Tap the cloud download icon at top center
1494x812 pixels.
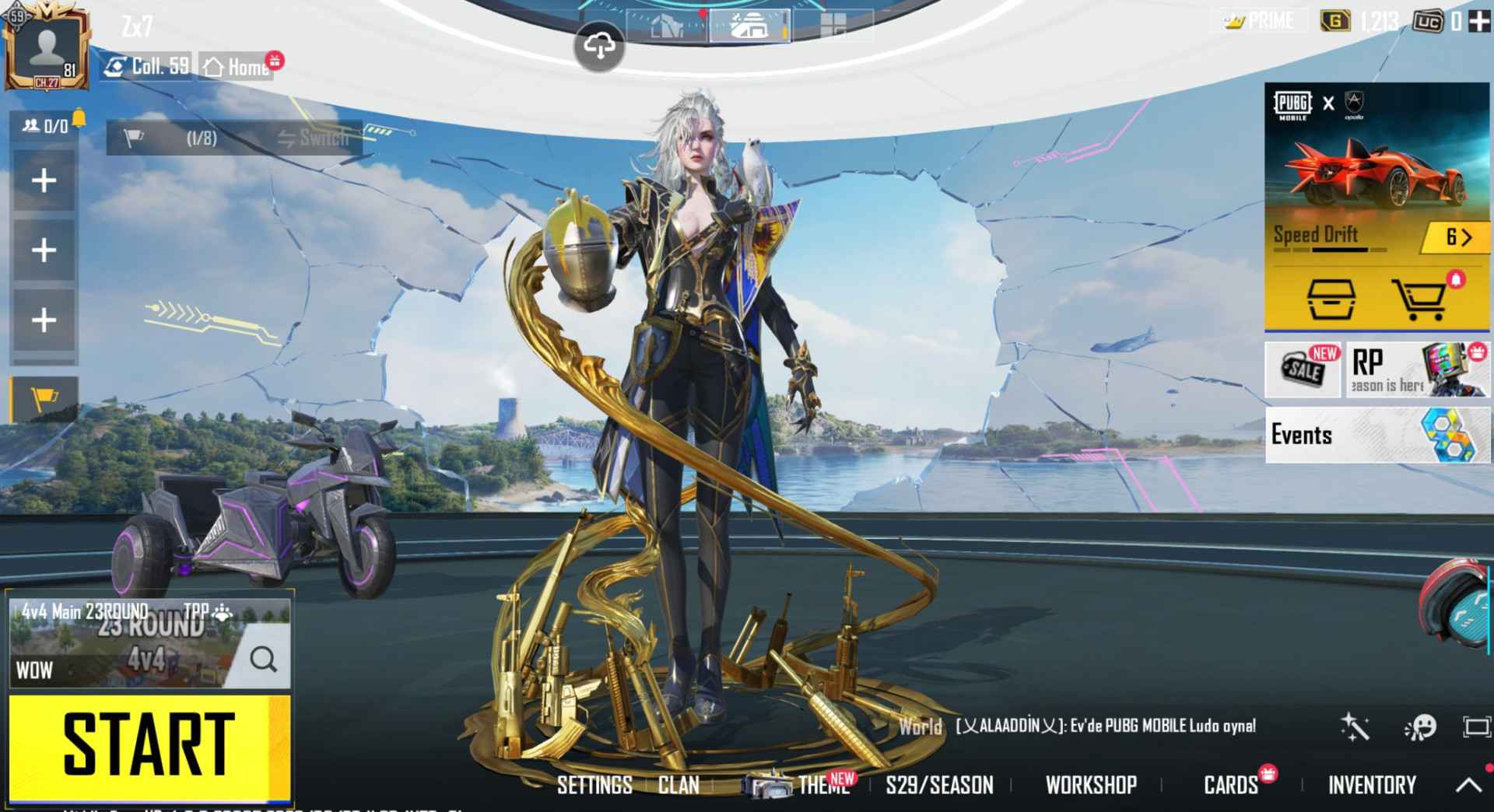tap(599, 47)
